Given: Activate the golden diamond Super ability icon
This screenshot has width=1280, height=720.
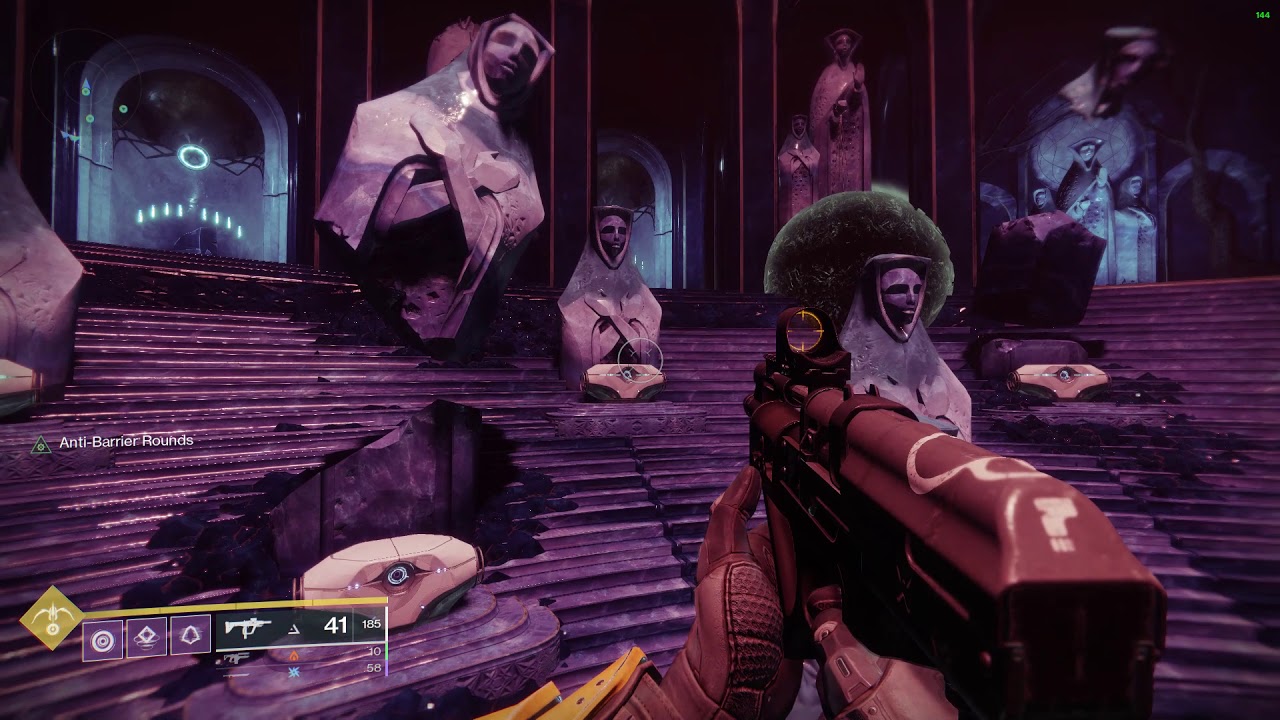Looking at the screenshot, I should pos(51,618).
